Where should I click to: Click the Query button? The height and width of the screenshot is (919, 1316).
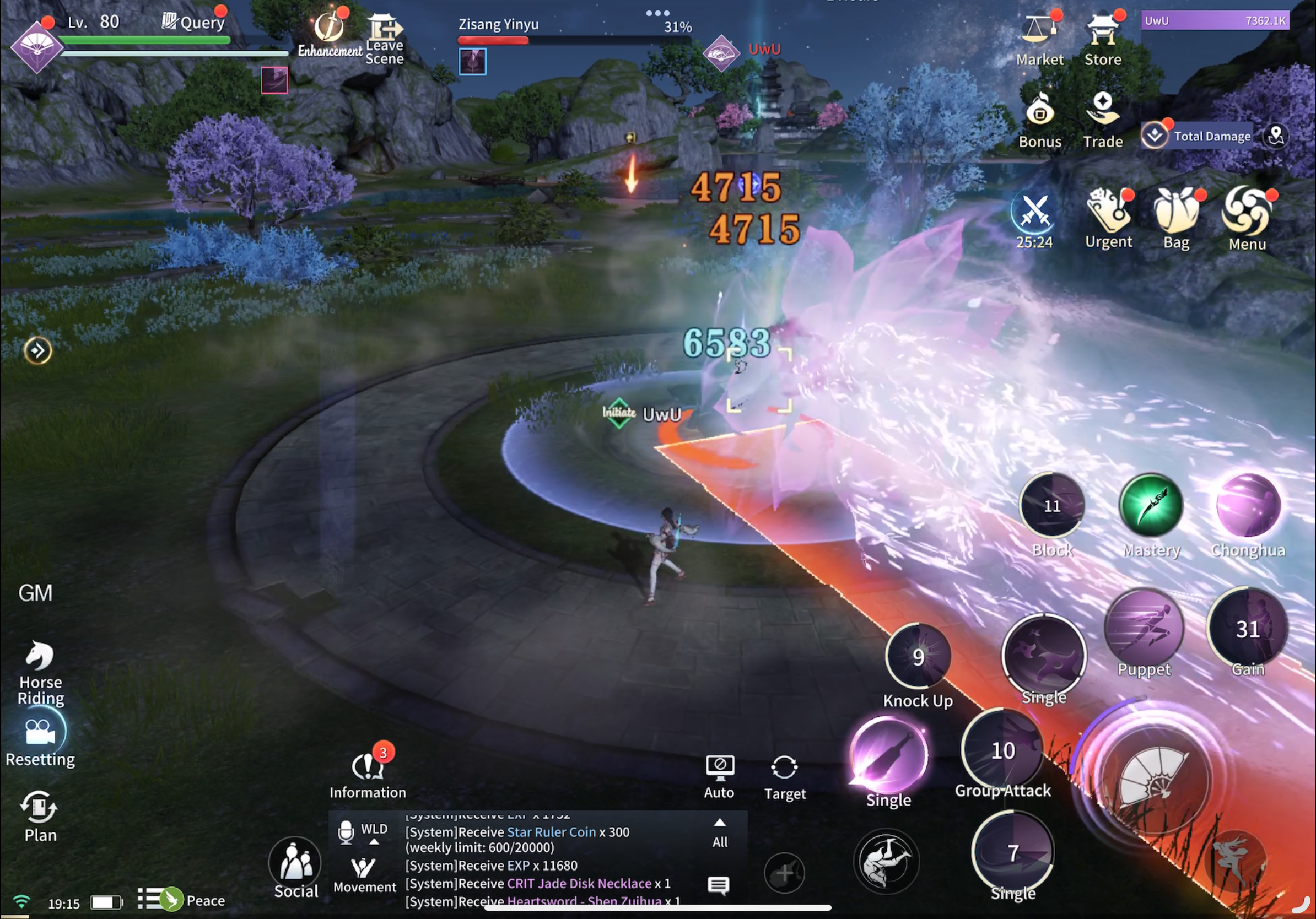coord(194,22)
